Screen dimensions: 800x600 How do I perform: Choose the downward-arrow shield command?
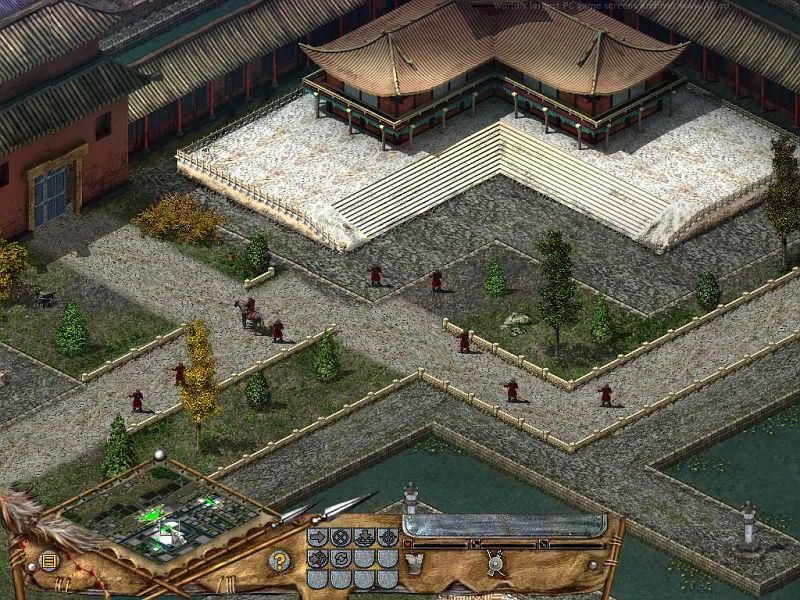point(364,537)
